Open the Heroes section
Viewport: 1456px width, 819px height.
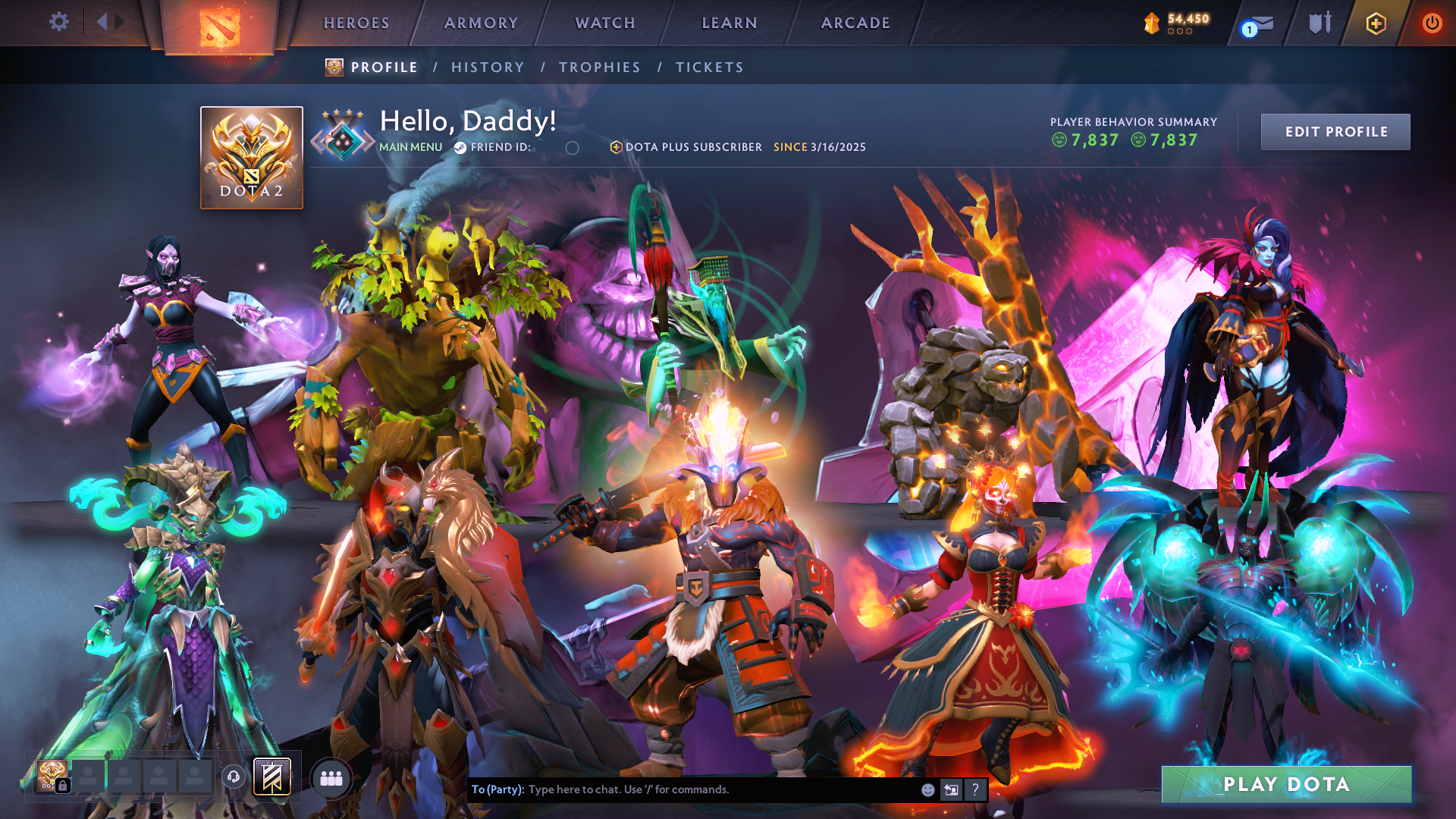click(x=356, y=24)
